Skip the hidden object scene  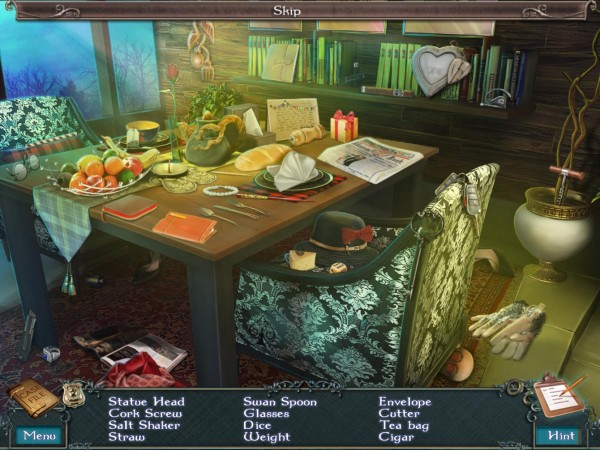coord(288,11)
